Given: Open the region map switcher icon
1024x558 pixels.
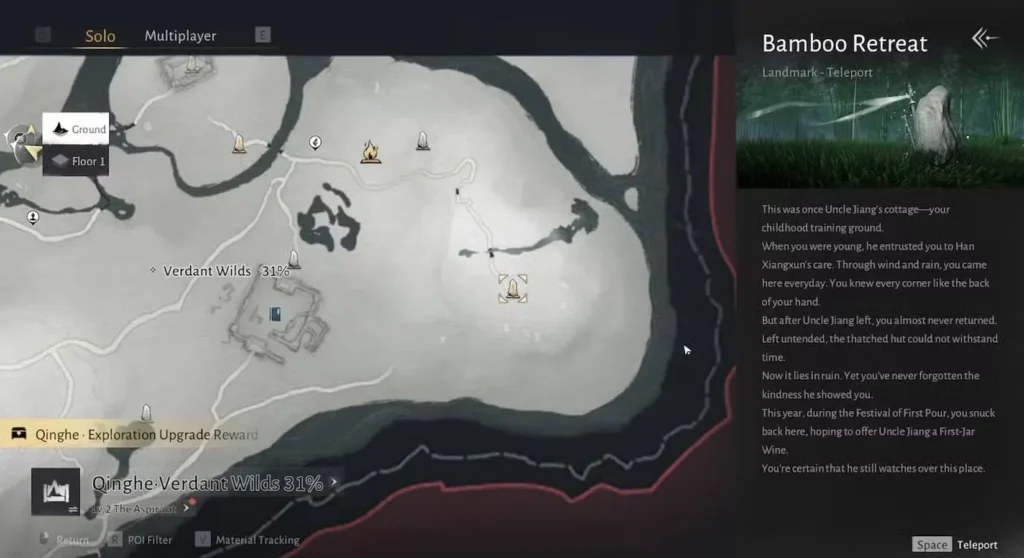Looking at the screenshot, I should click(x=55, y=492).
